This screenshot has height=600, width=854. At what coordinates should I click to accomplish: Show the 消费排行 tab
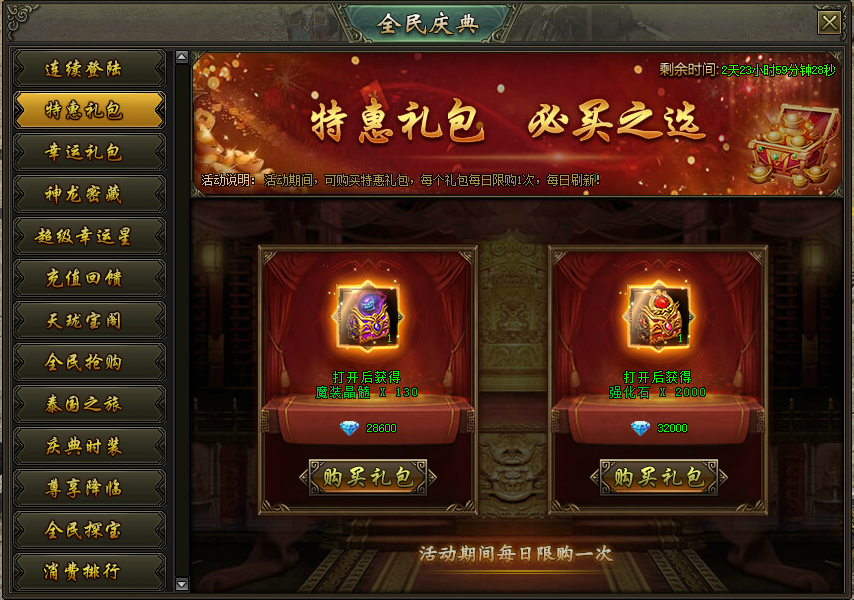point(89,572)
